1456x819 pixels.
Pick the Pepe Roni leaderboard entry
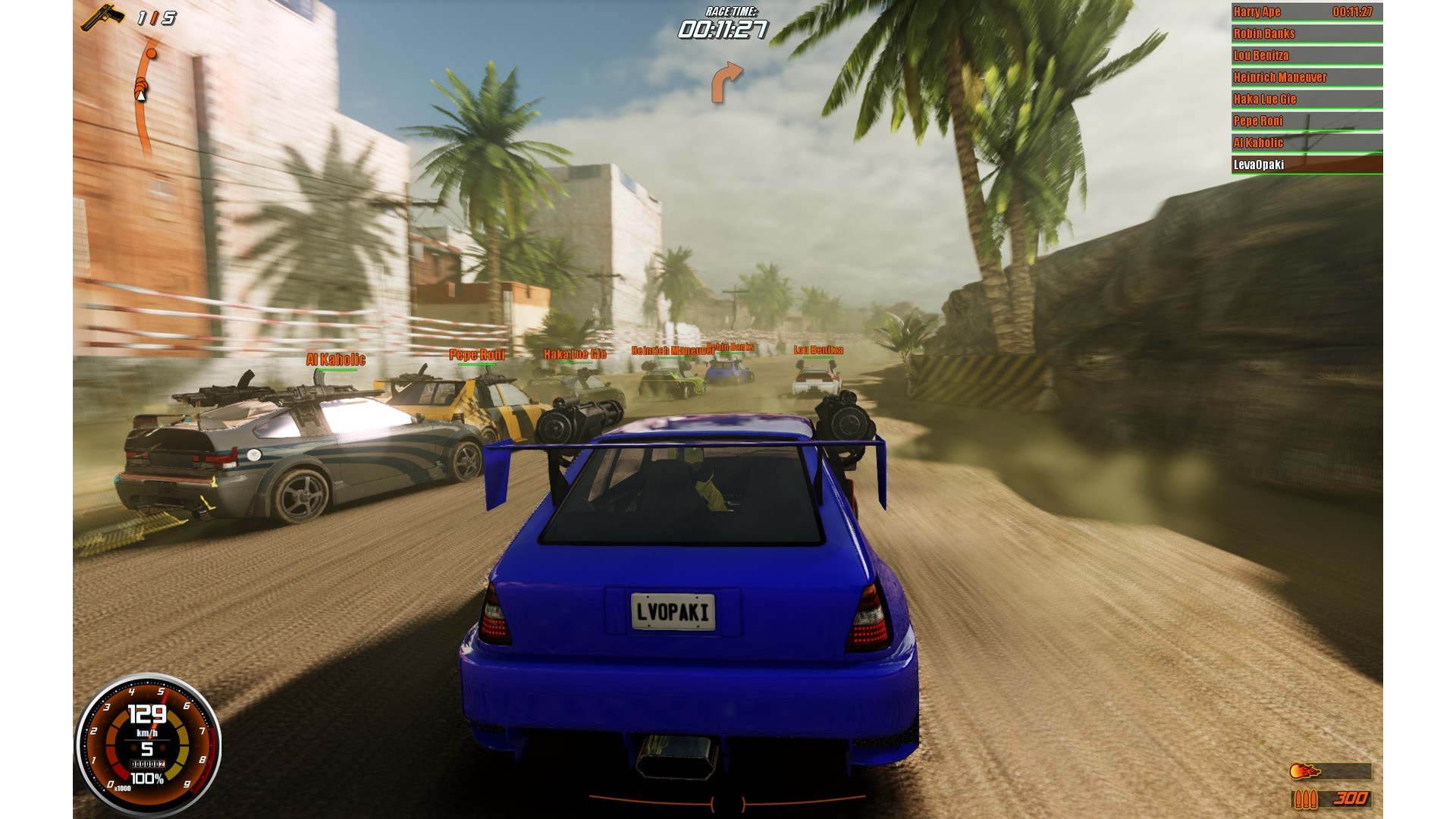1306,121
